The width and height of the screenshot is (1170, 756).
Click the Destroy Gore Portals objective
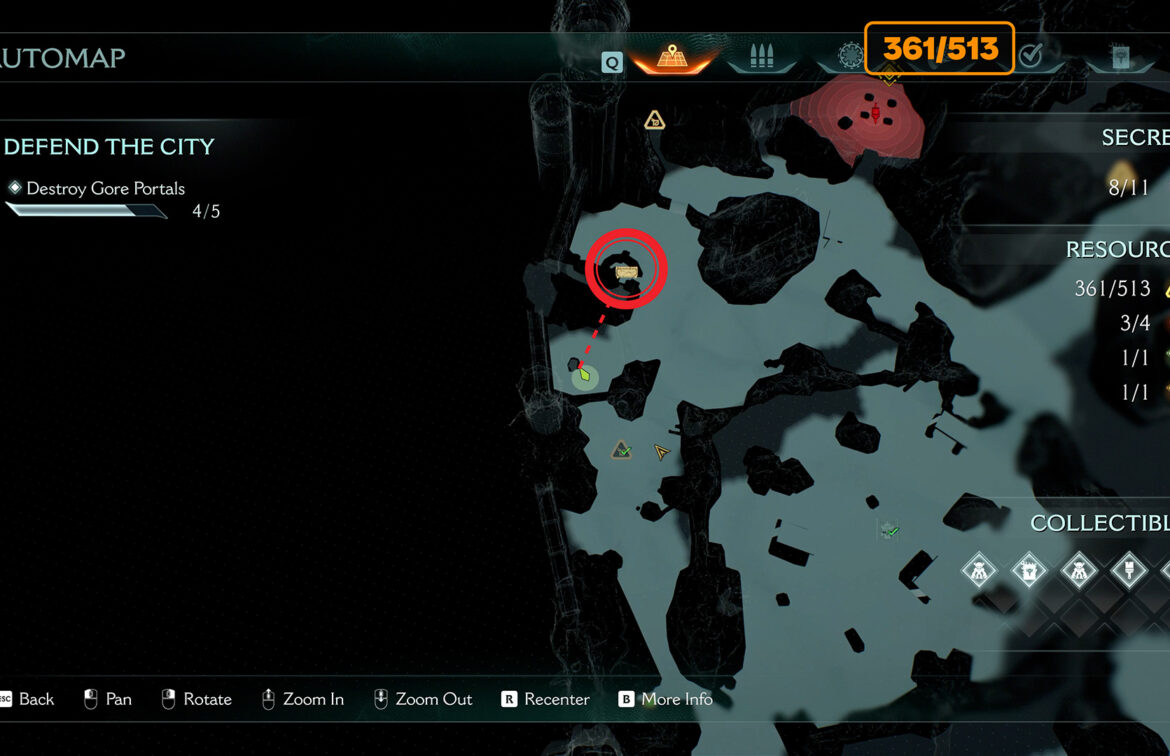click(x=105, y=188)
